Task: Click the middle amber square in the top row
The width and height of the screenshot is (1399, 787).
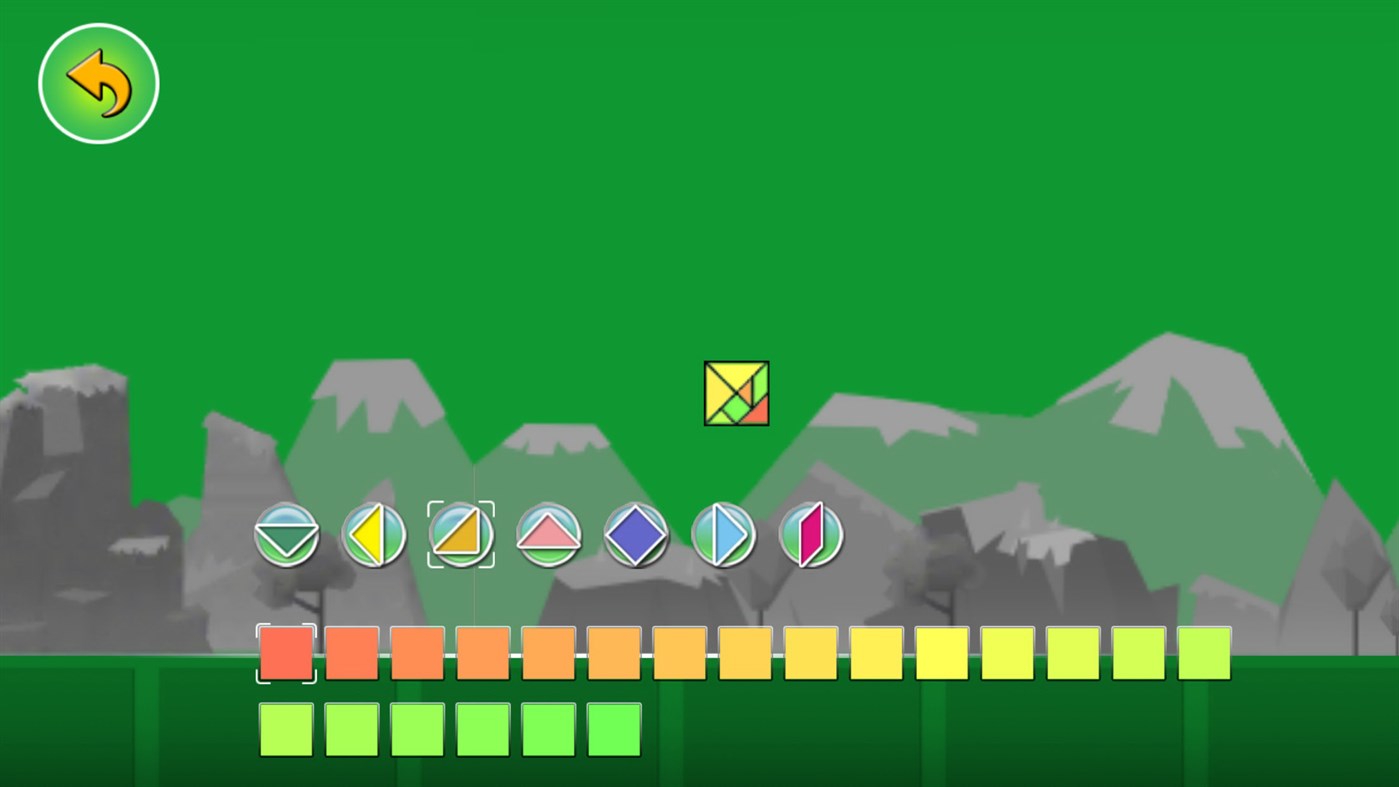Action: 744,654
